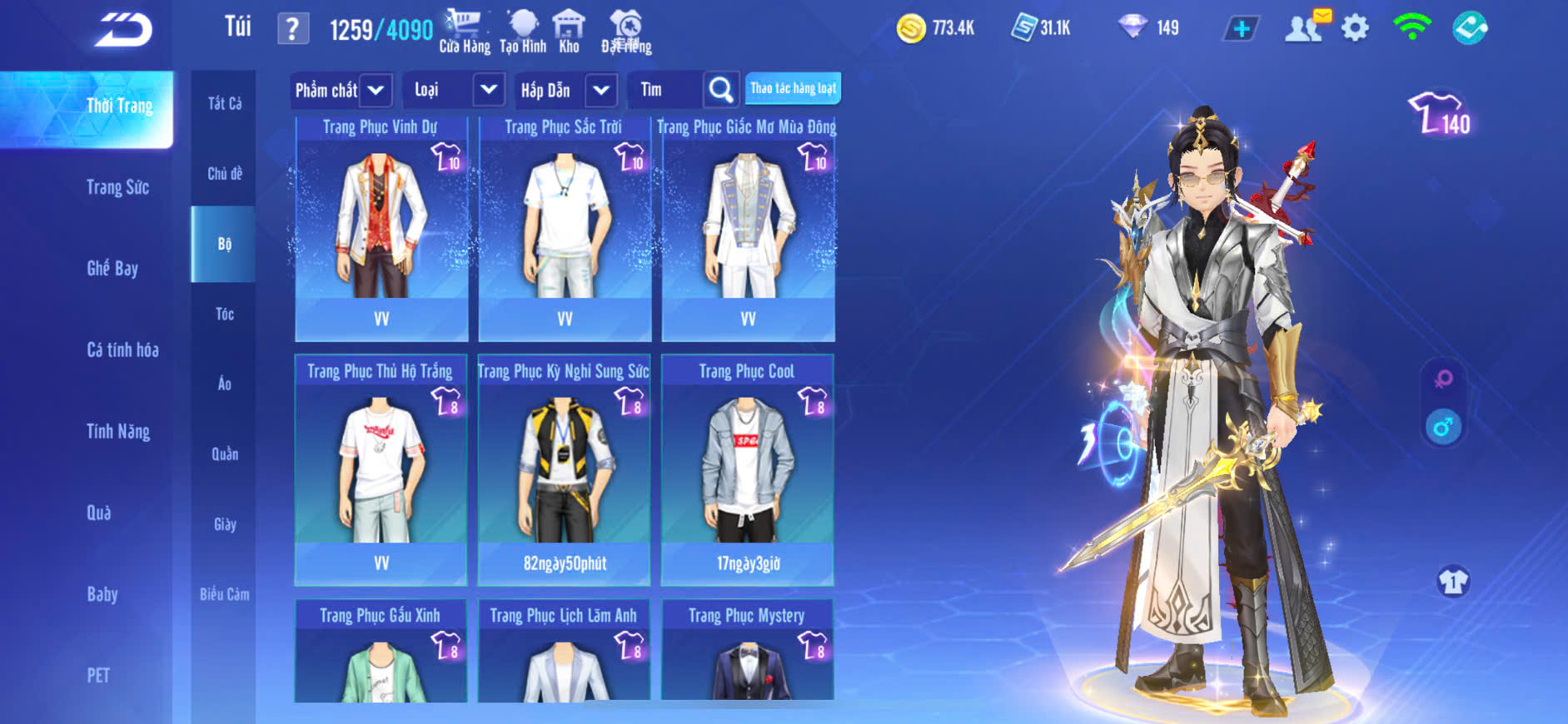Open the Cửa Hàng shop

click(464, 32)
